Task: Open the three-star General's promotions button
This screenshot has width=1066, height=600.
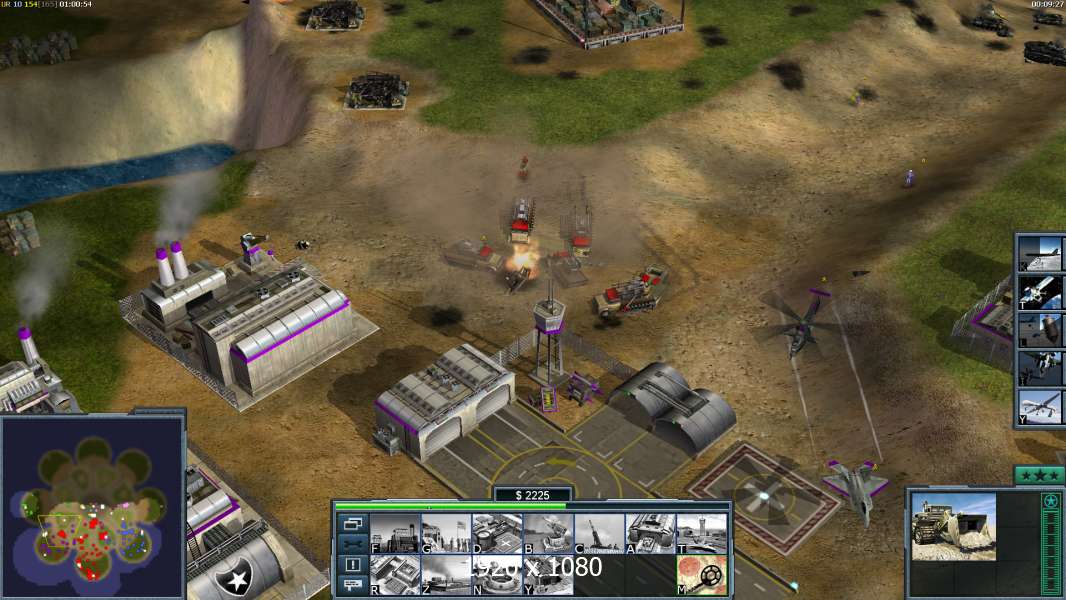Action: pos(1039,475)
